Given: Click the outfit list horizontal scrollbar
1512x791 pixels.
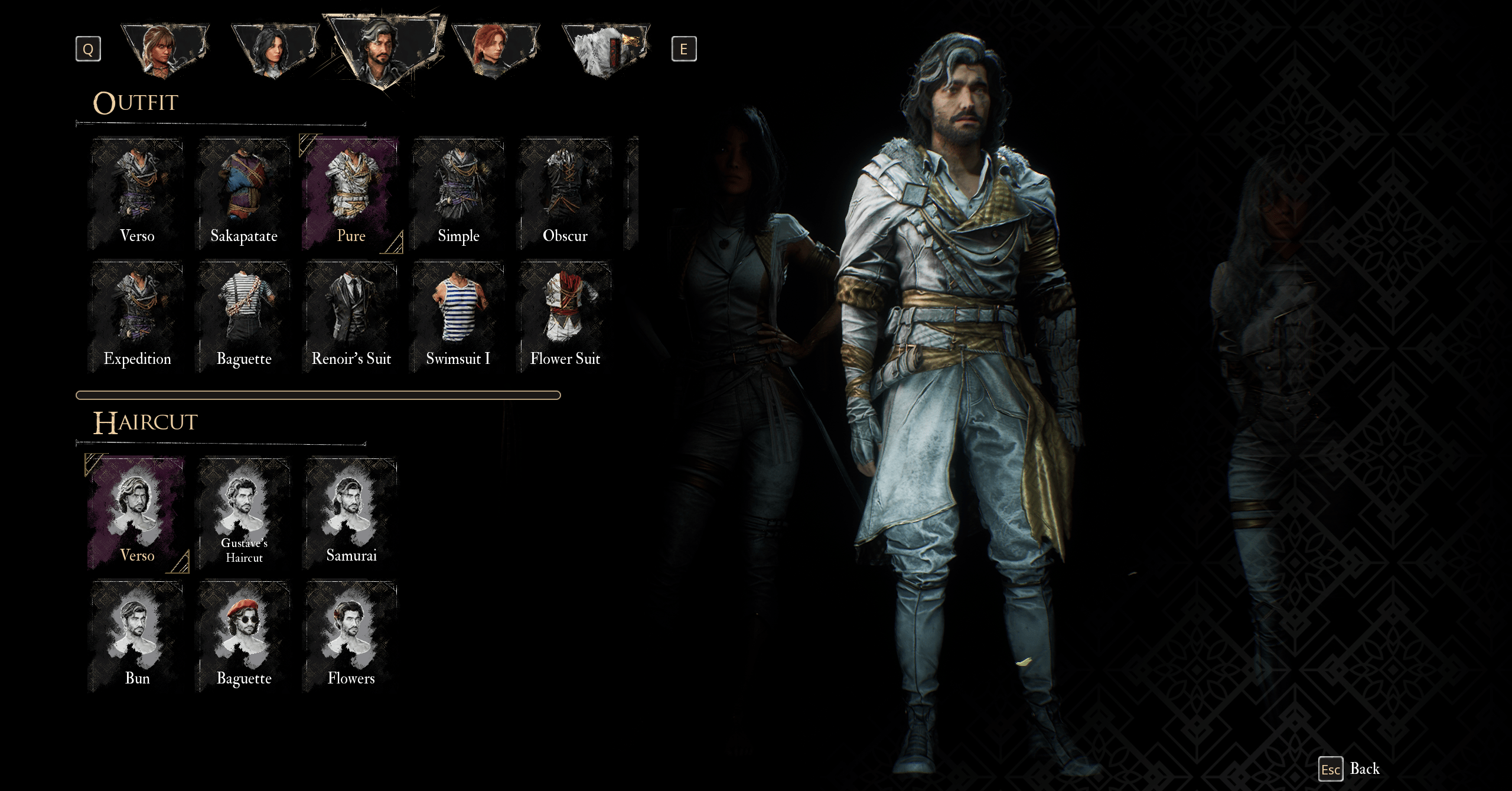Looking at the screenshot, I should tap(318, 395).
